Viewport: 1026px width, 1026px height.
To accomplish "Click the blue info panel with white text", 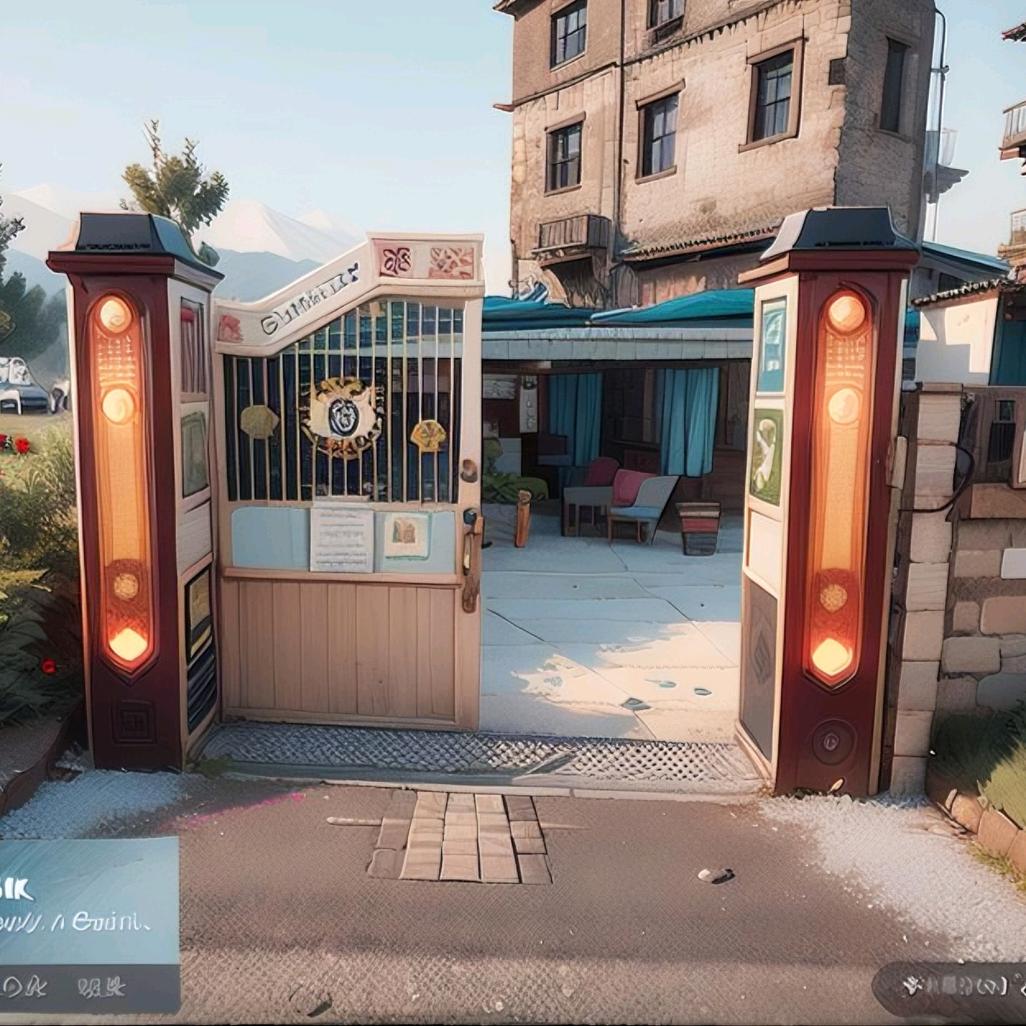I will tap(88, 900).
